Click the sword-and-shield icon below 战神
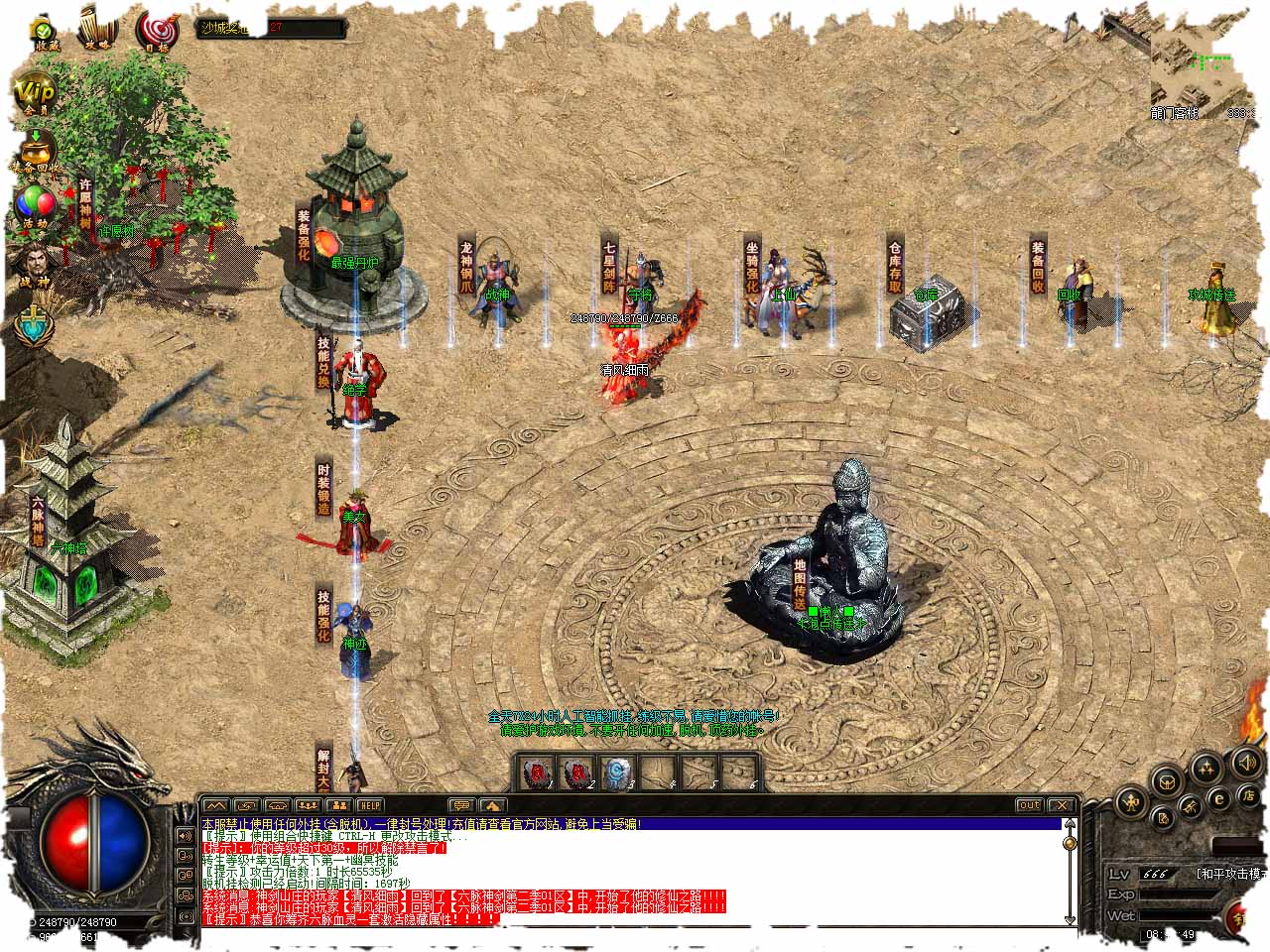1270x952 pixels. pos(34,323)
